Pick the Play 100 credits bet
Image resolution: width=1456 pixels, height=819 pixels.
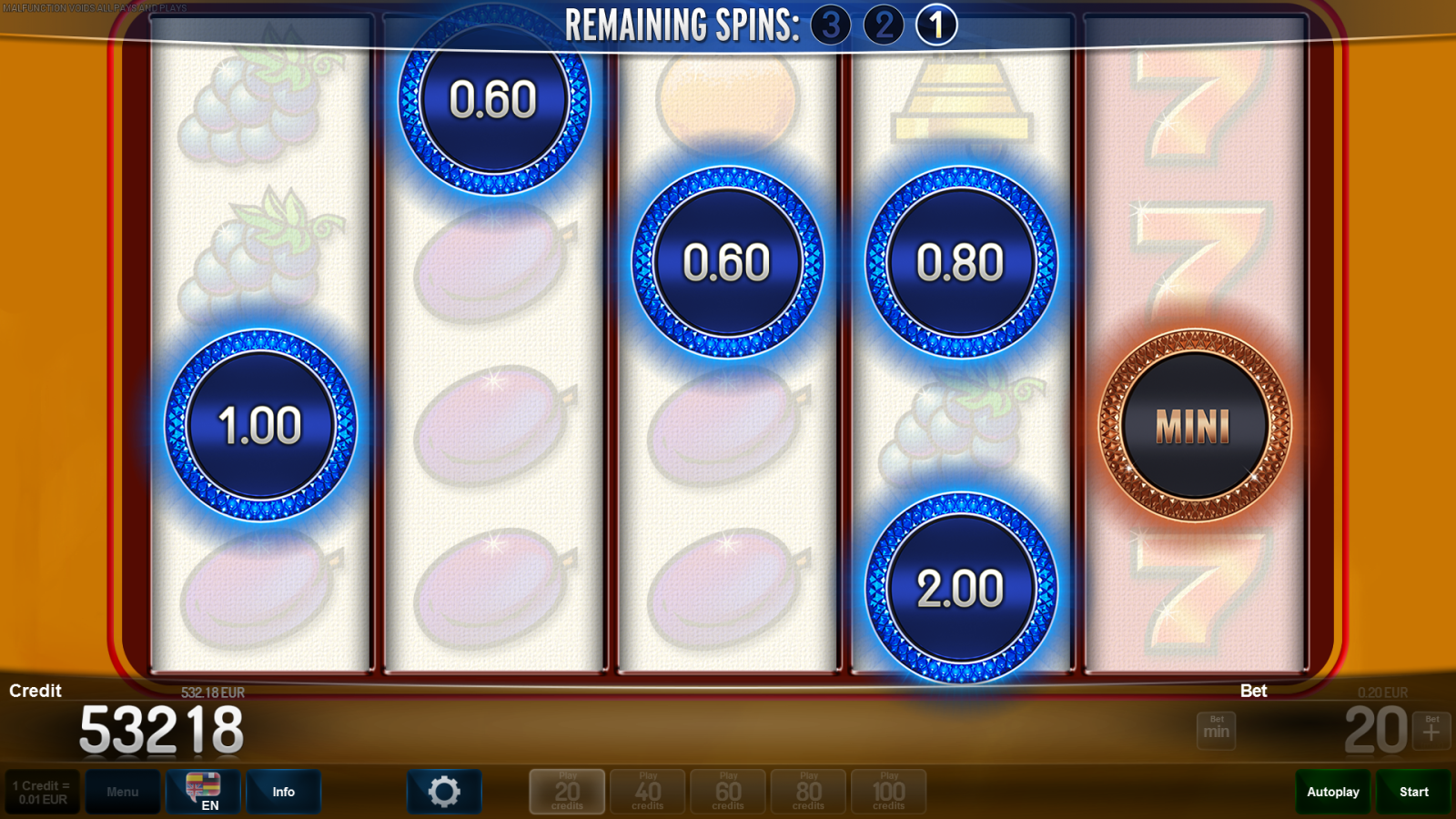coord(888,792)
